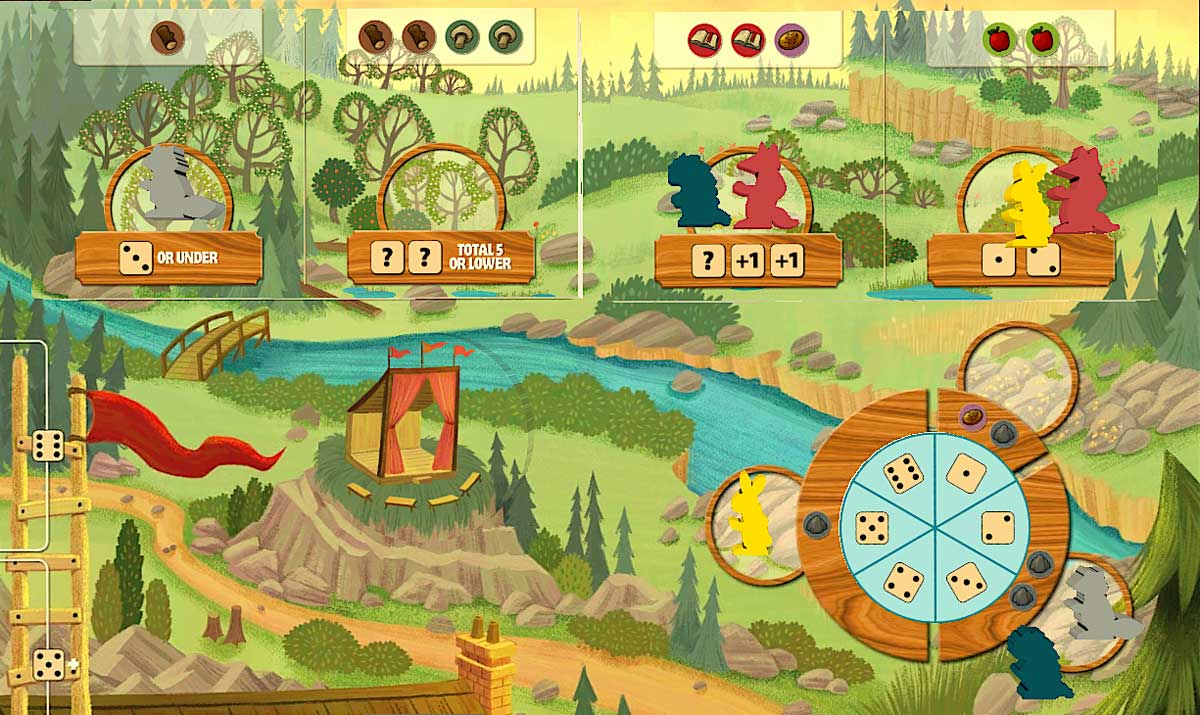
Task: Click the wood log resource icon
Action: coord(167,38)
